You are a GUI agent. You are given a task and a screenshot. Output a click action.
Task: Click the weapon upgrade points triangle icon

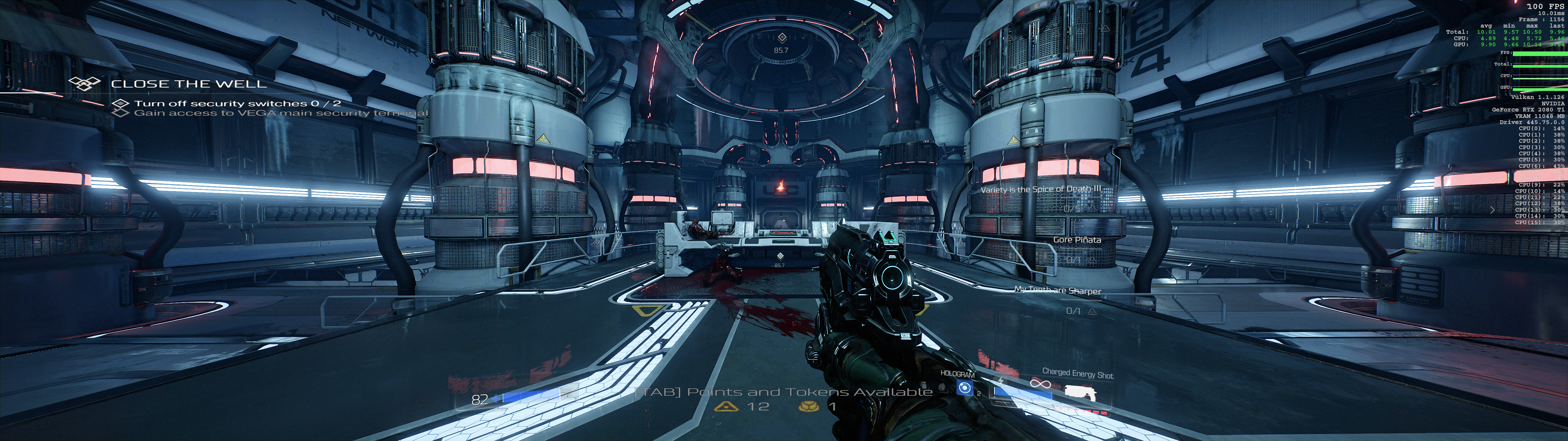(726, 406)
